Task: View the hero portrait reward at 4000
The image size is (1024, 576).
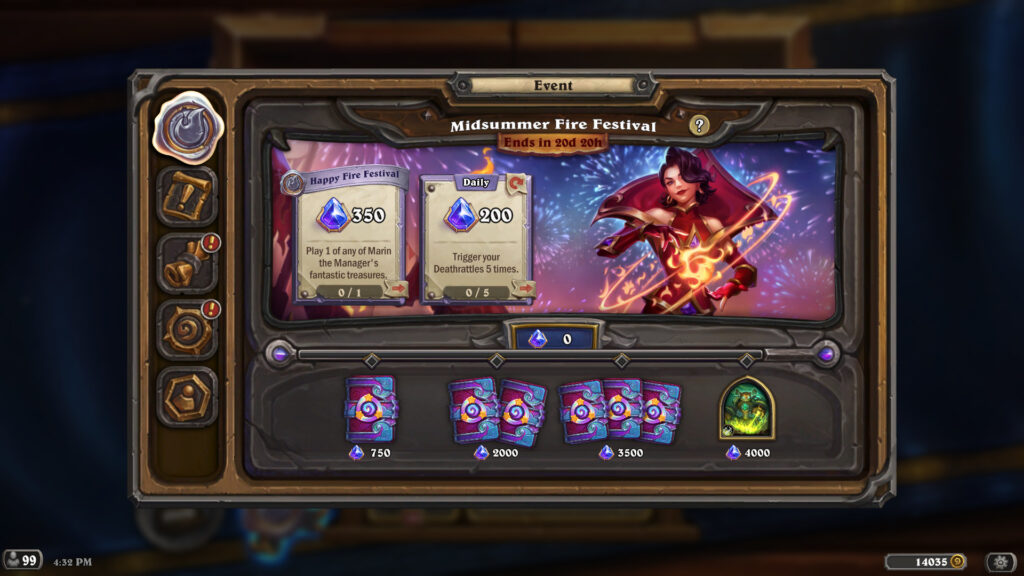Action: (x=746, y=408)
